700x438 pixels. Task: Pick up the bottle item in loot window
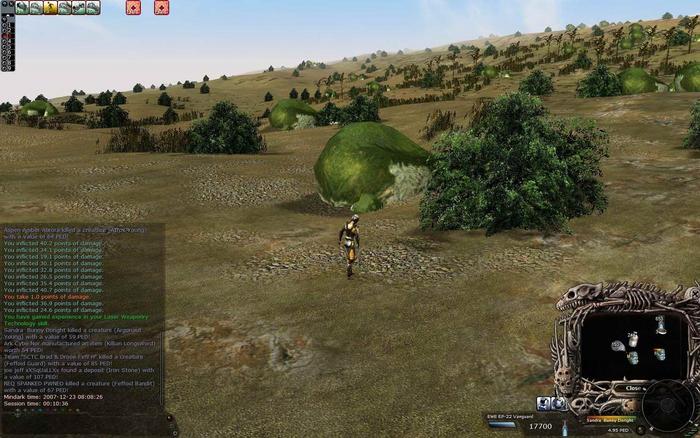(x=631, y=338)
